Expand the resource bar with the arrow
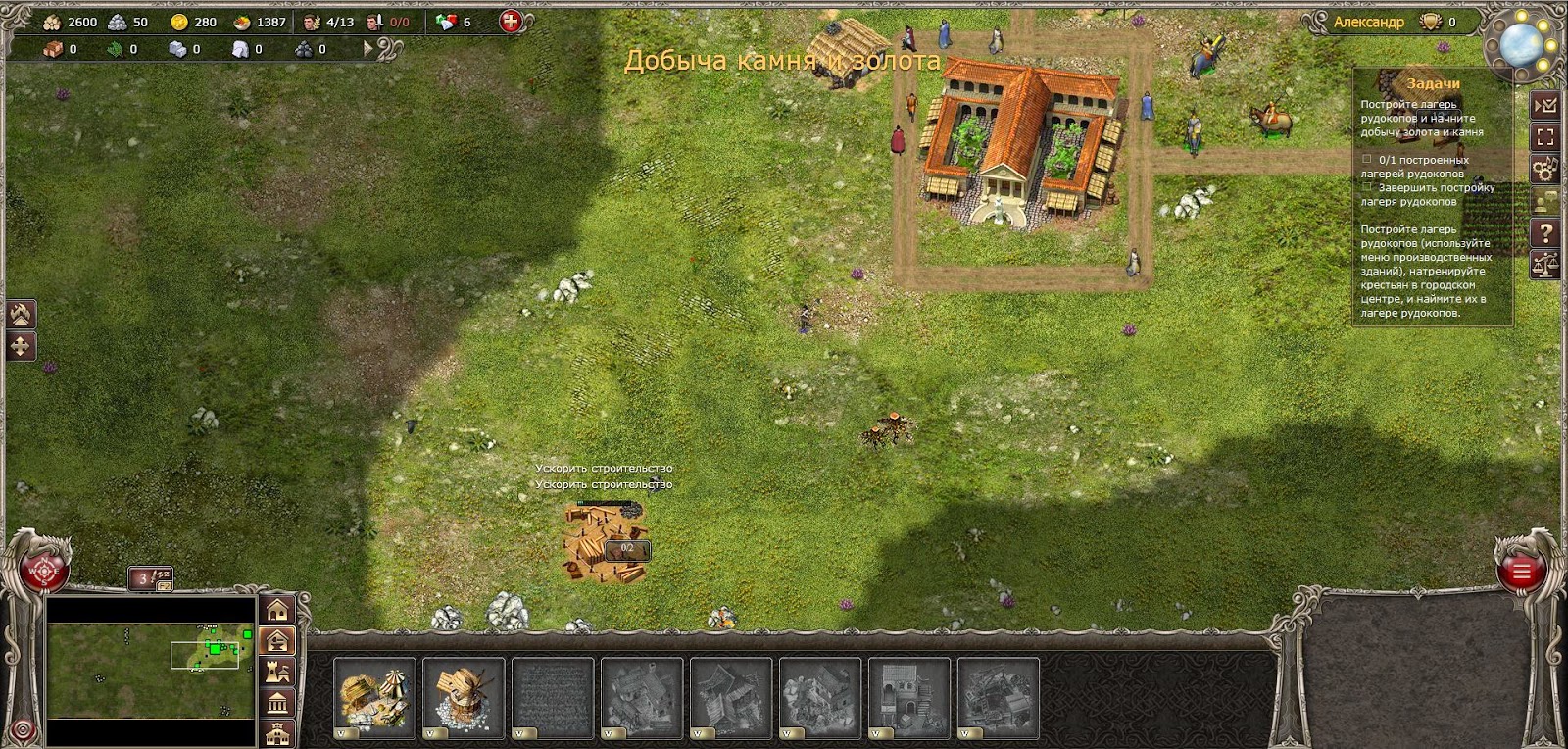Image resolution: width=1568 pixels, height=749 pixels. click(369, 48)
